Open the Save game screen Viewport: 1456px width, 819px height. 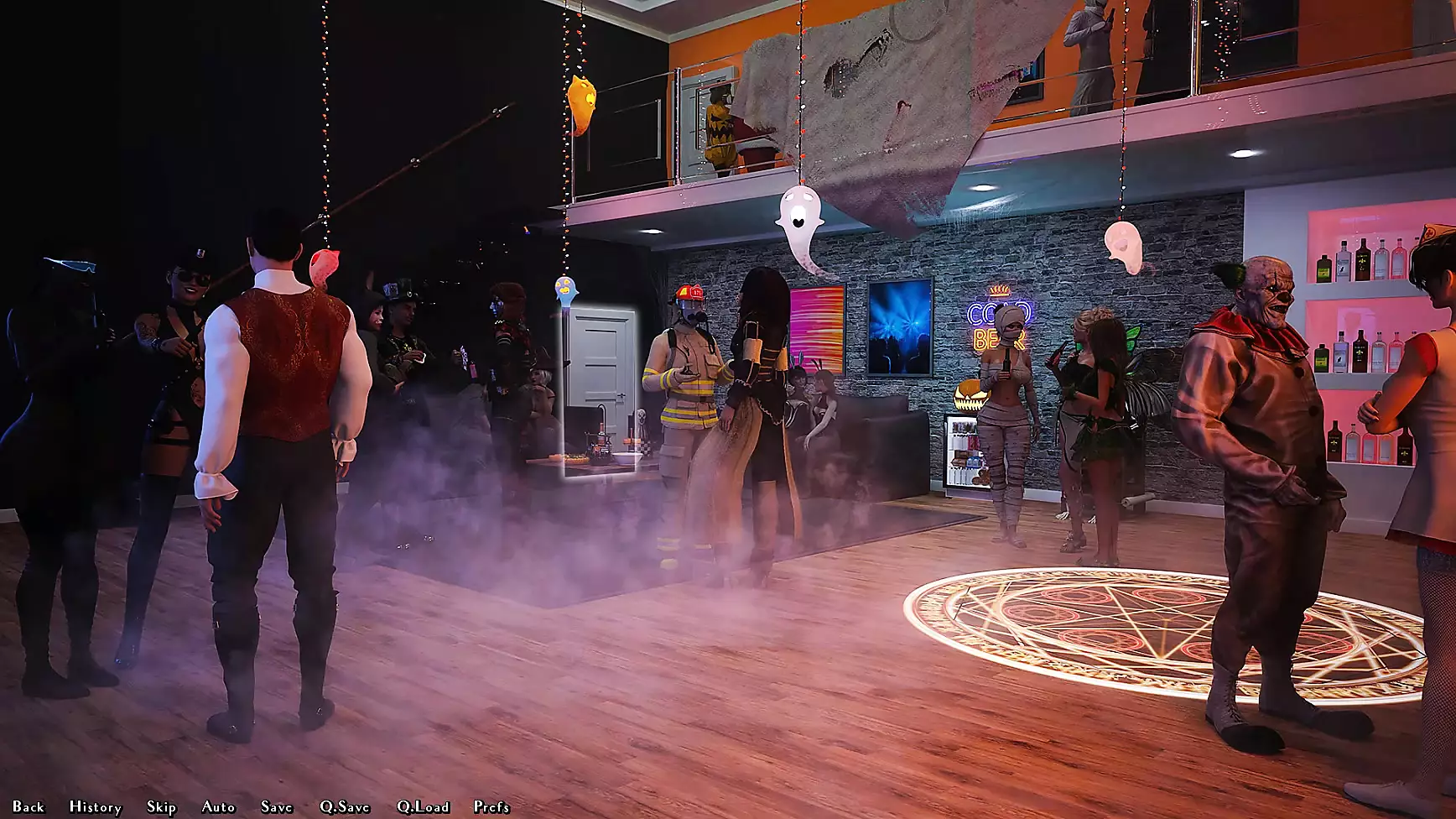pyautogui.click(x=276, y=806)
